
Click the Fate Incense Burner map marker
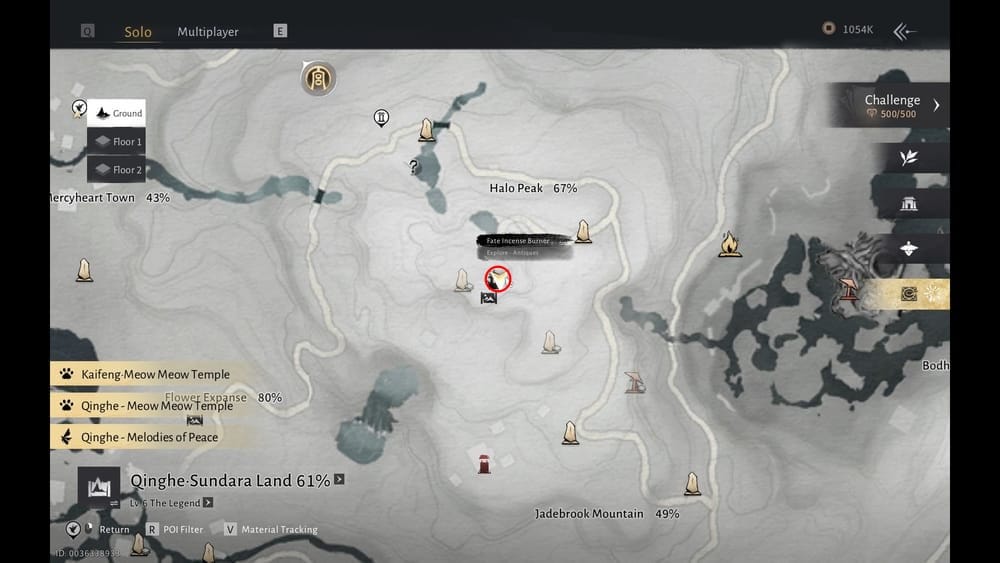(x=497, y=279)
